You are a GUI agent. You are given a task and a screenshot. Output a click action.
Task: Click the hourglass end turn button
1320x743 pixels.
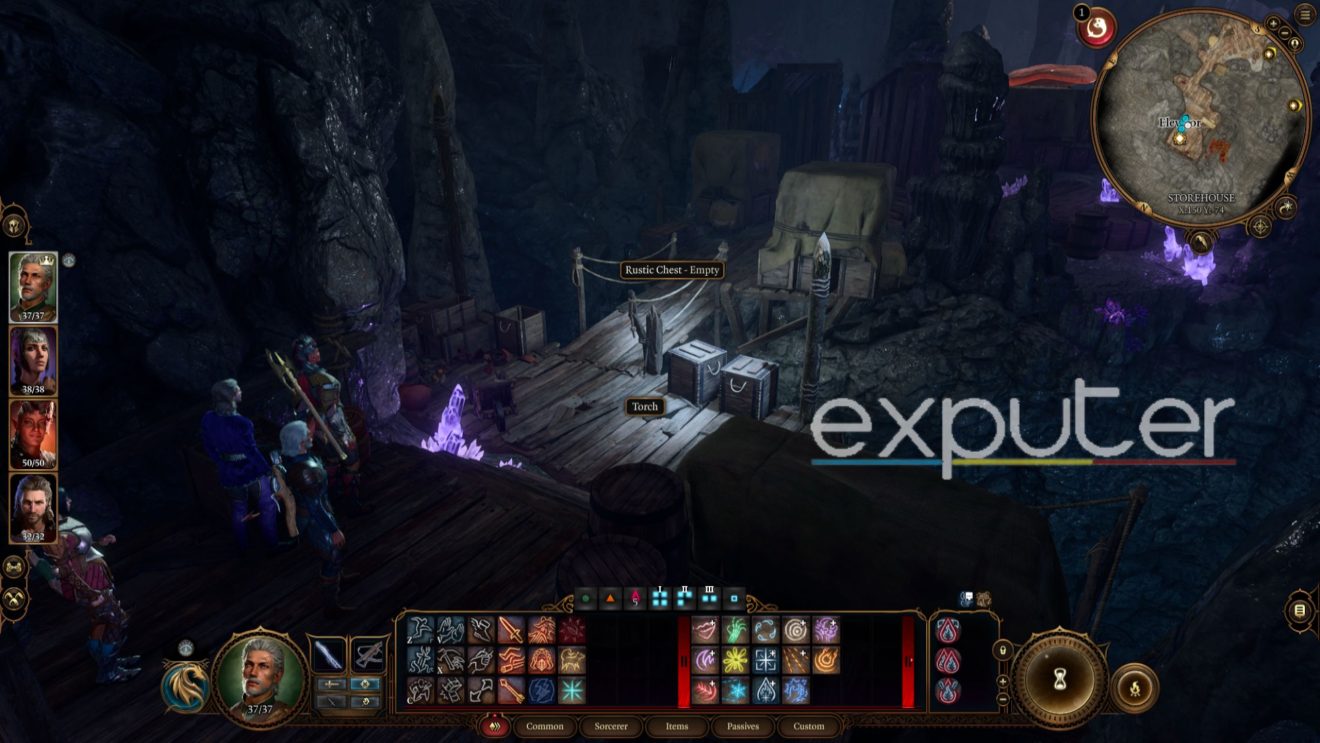click(1060, 680)
